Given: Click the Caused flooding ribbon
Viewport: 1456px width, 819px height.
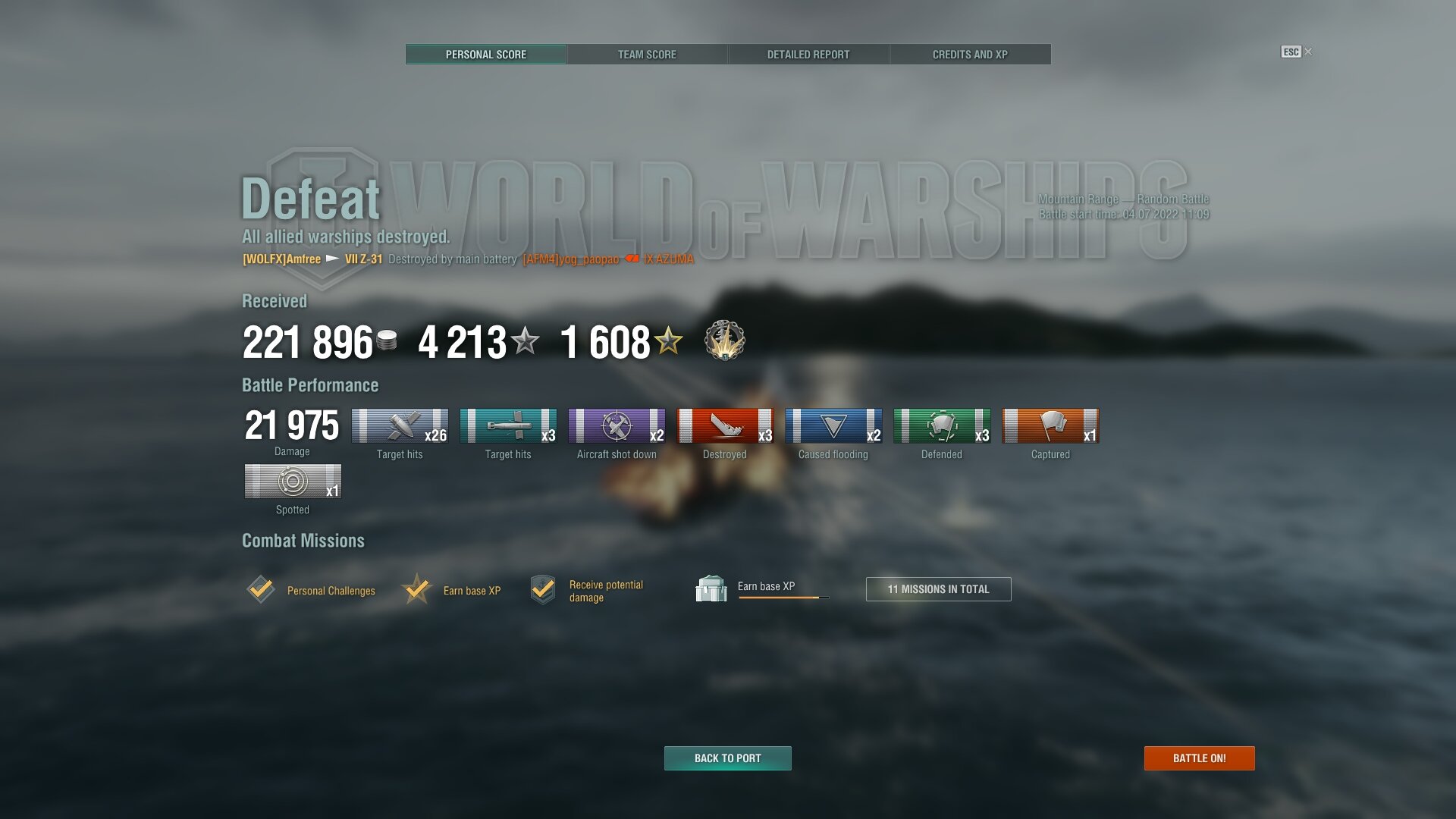Looking at the screenshot, I should [x=833, y=426].
